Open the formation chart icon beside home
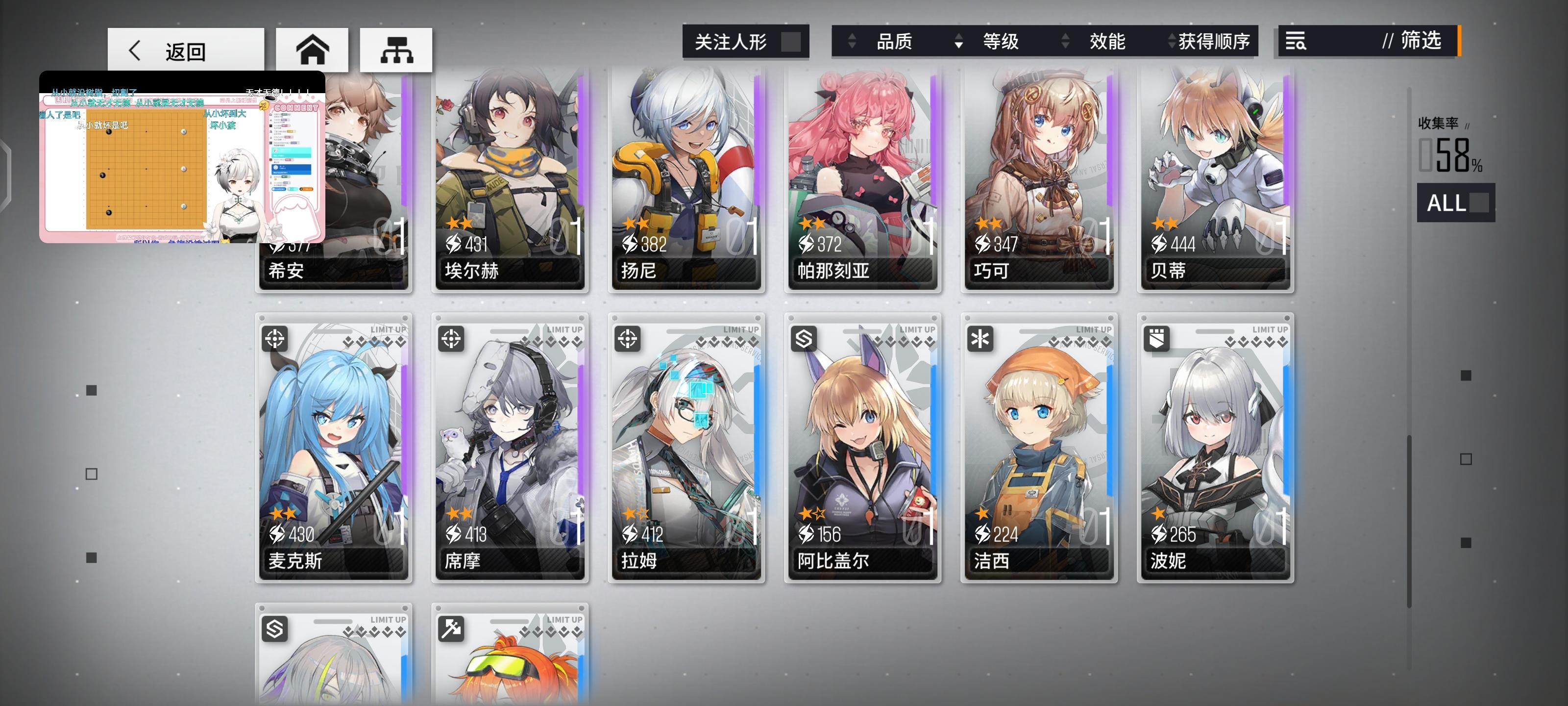 pyautogui.click(x=397, y=50)
